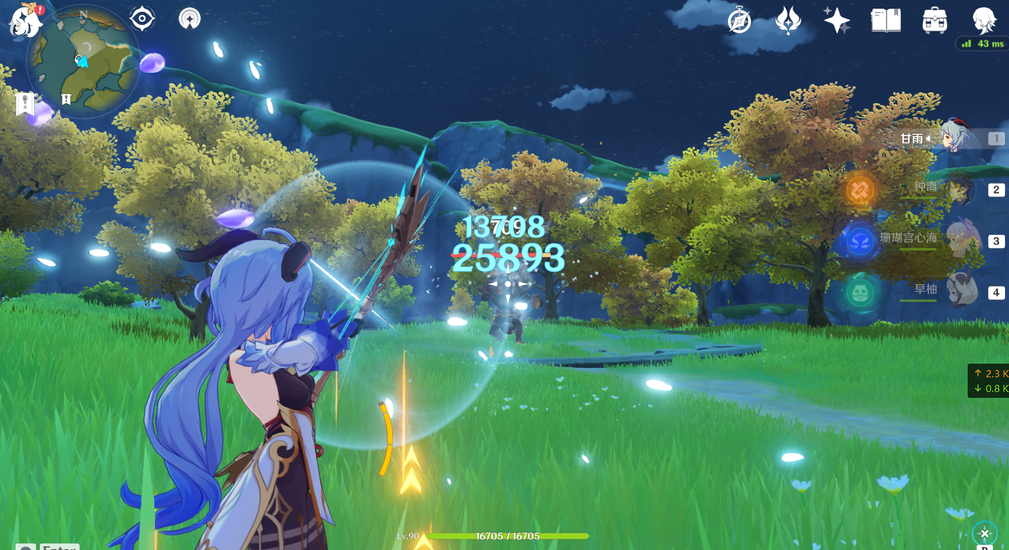This screenshot has height=550, width=1009.
Task: Toggle the elemental sight eye icon
Action: (142, 19)
